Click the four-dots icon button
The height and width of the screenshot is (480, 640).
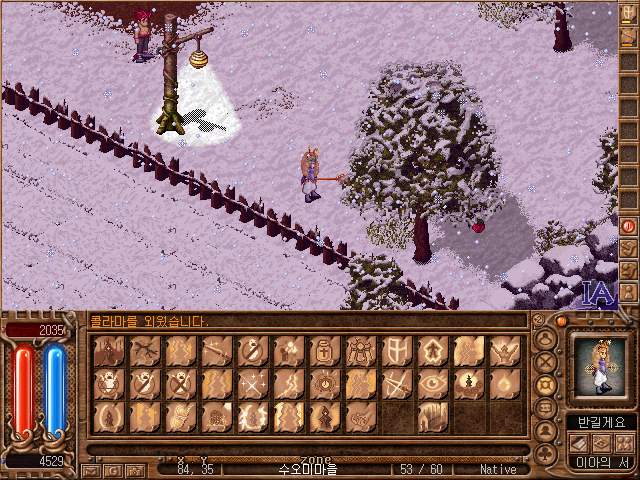pyautogui.click(x=624, y=442)
